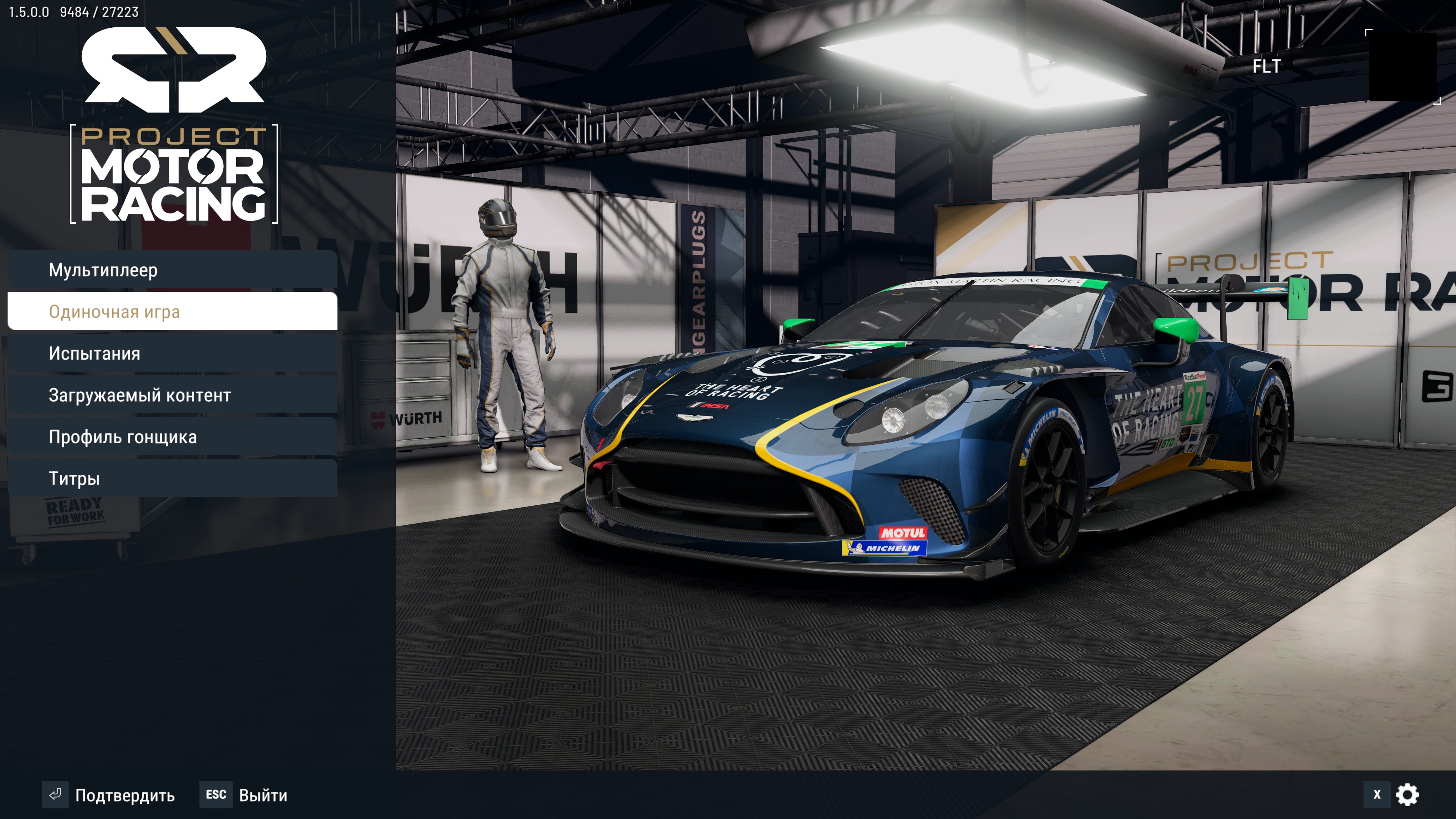Open Загружаемый контент menu entry
This screenshot has height=819, width=1456.
pos(140,395)
